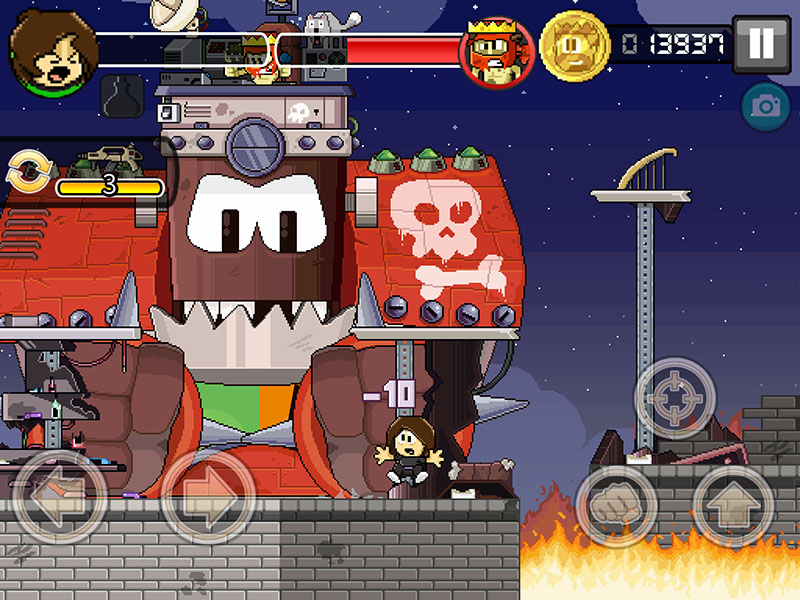Tap the move right arrow

pos(209,497)
